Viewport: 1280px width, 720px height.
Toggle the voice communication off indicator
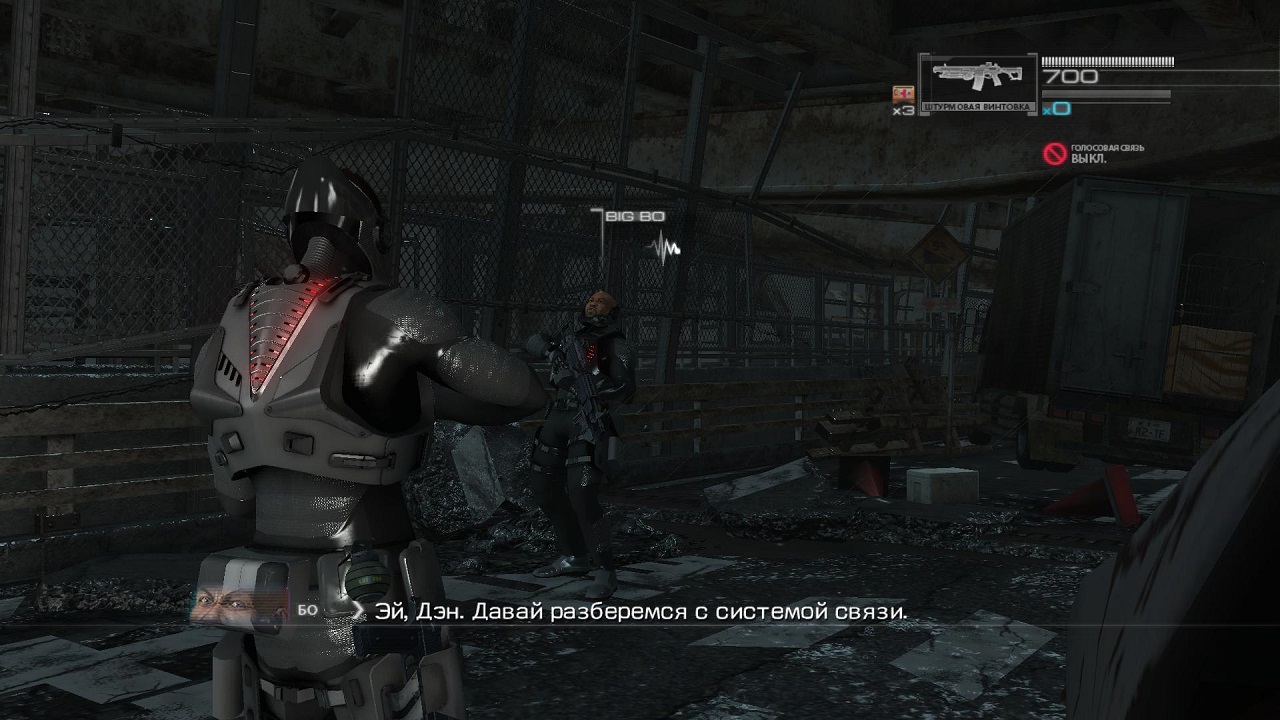click(1054, 153)
